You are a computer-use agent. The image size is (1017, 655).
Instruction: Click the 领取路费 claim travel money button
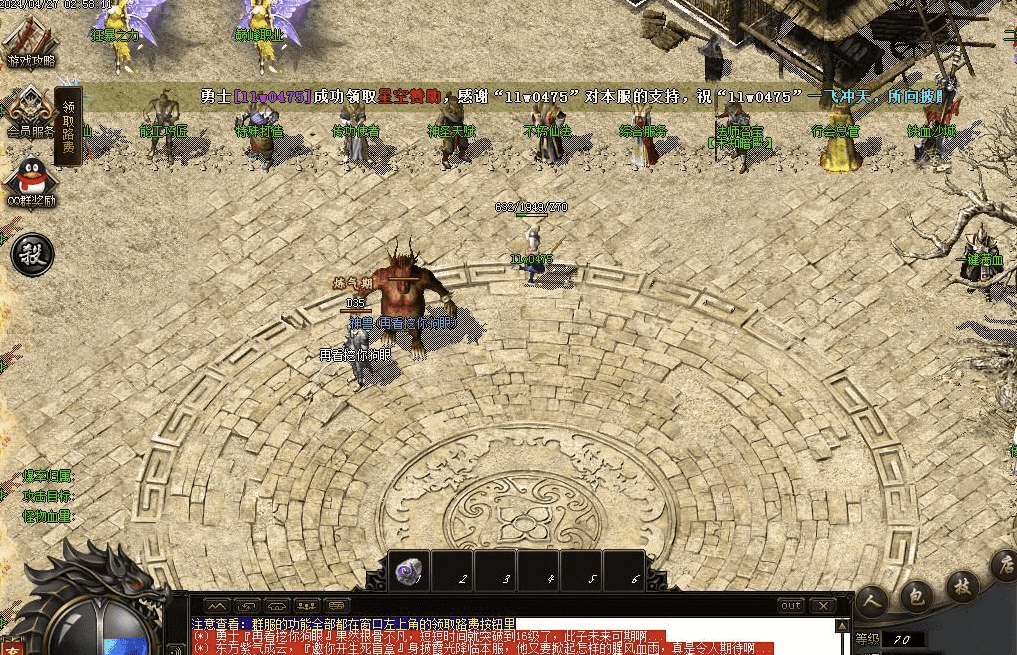pos(68,124)
